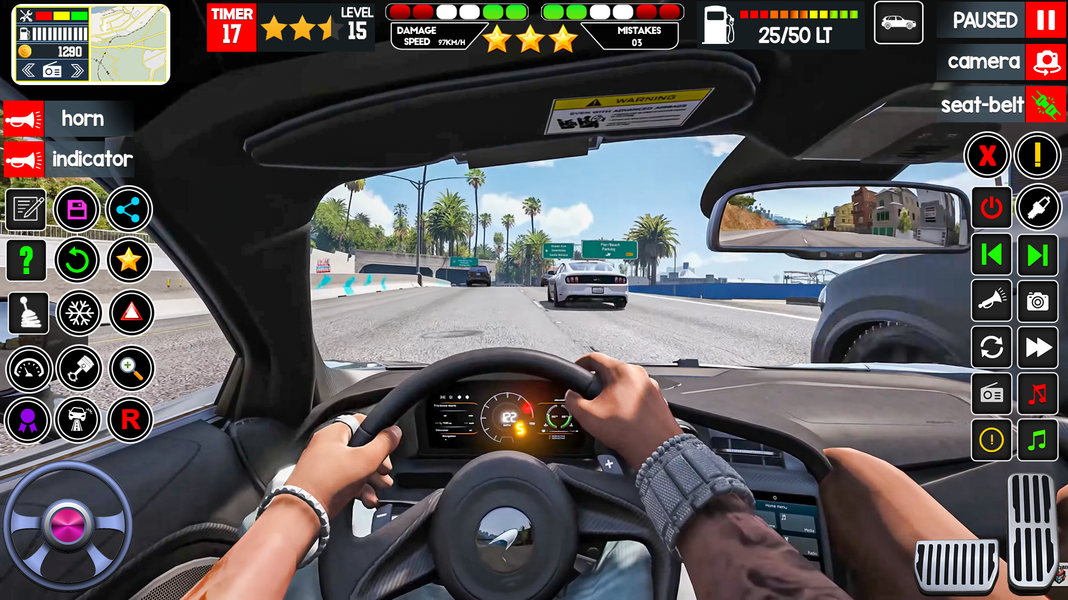
Task: Skip to next with green forward arrow
Action: (1038, 255)
